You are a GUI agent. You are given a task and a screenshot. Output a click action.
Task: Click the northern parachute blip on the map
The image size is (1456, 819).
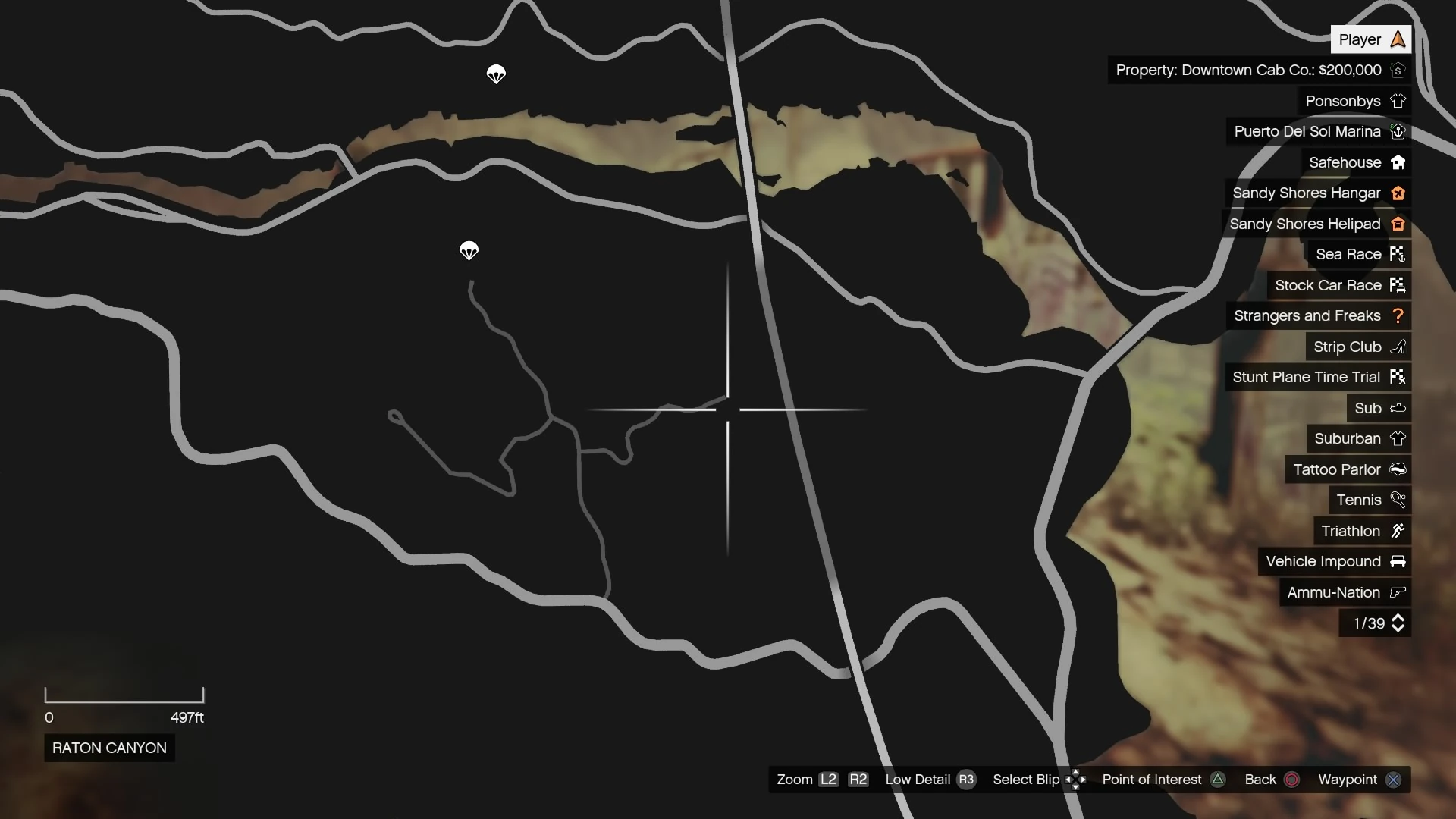click(x=496, y=74)
